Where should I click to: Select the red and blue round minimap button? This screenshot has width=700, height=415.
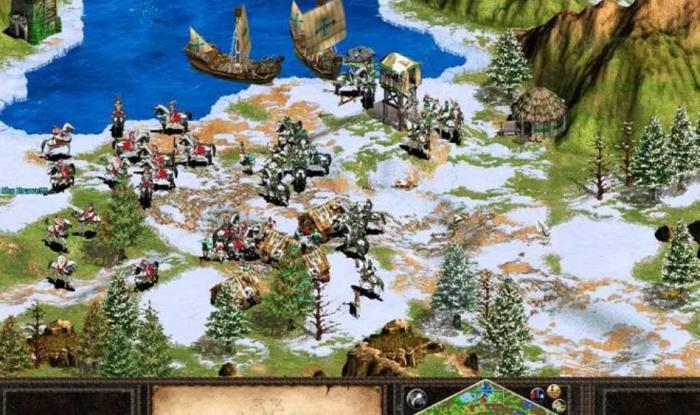[x=537, y=394]
